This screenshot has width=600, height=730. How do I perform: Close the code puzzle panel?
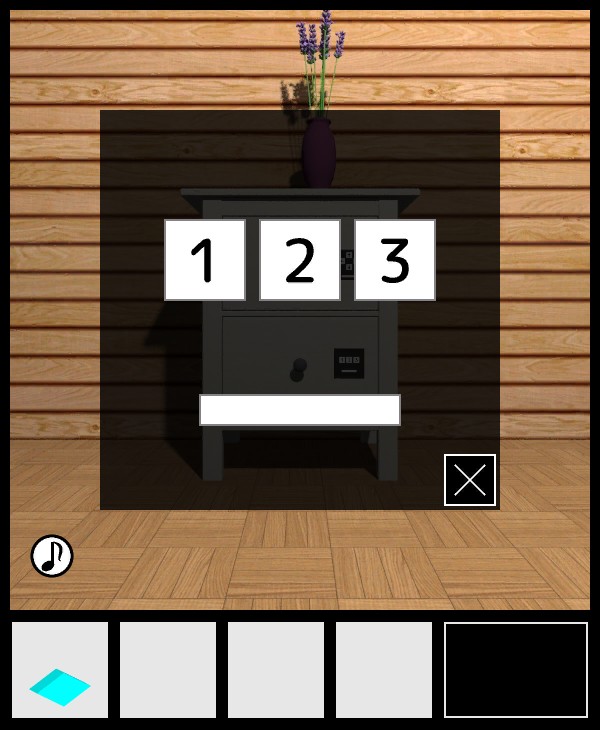click(470, 480)
